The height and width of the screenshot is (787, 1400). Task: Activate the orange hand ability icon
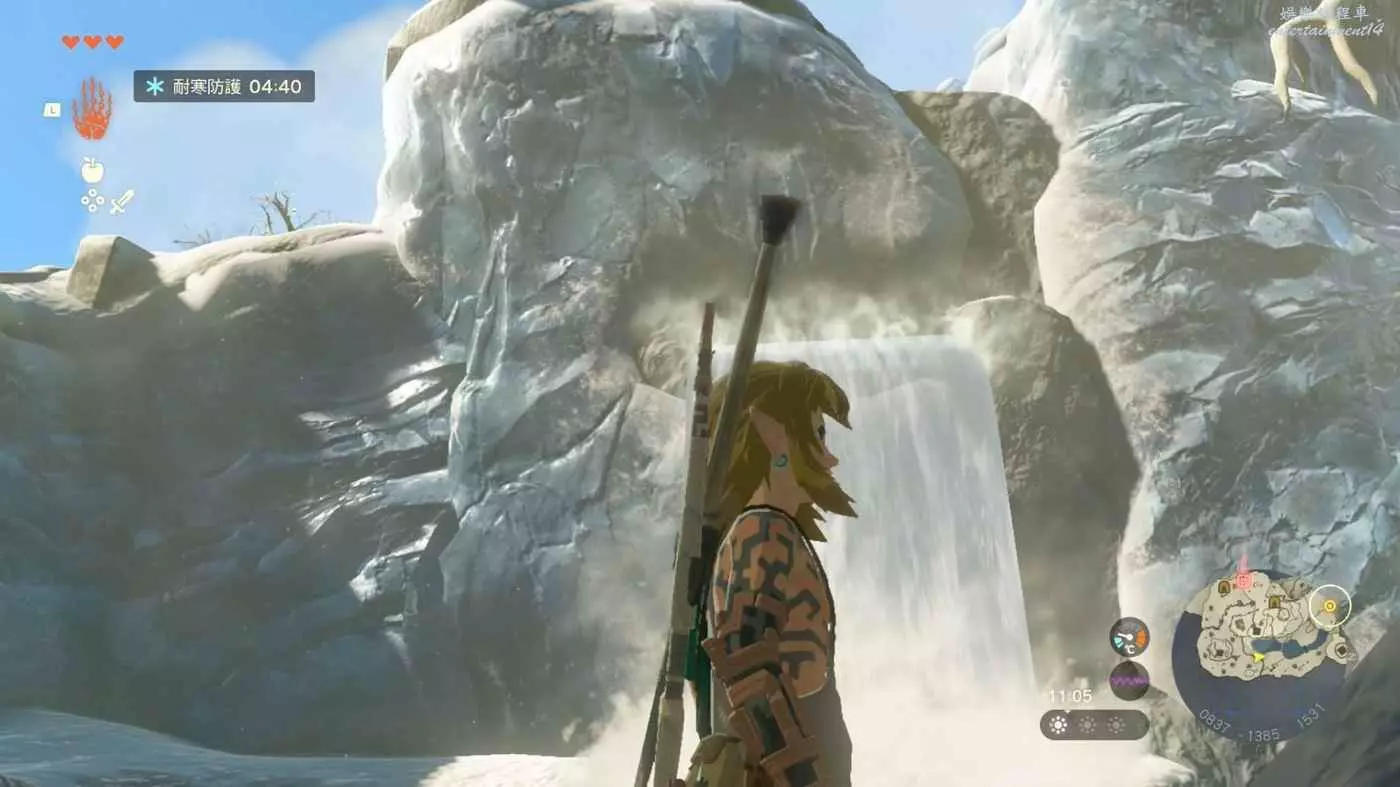click(x=92, y=108)
